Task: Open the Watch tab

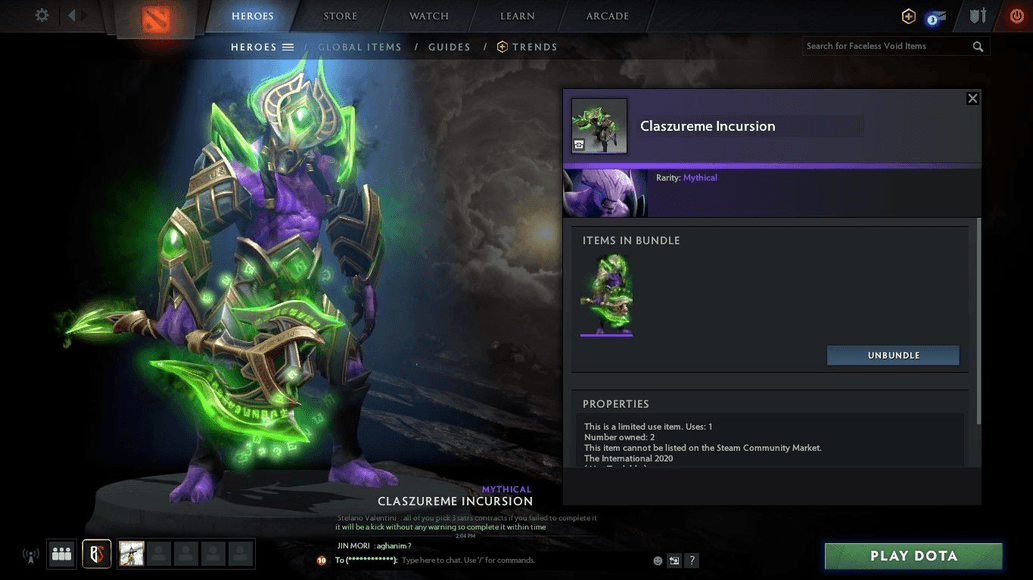Action: coord(428,16)
